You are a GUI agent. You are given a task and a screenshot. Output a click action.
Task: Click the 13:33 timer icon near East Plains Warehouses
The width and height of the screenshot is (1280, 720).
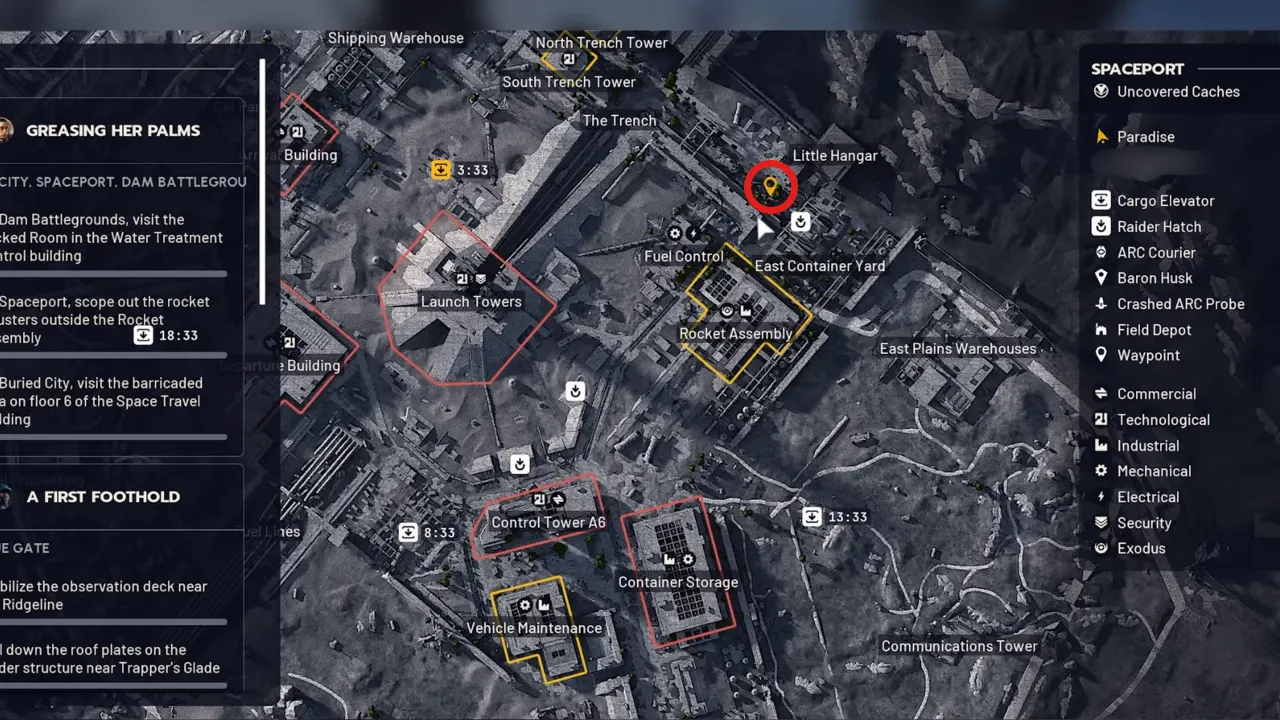810,517
